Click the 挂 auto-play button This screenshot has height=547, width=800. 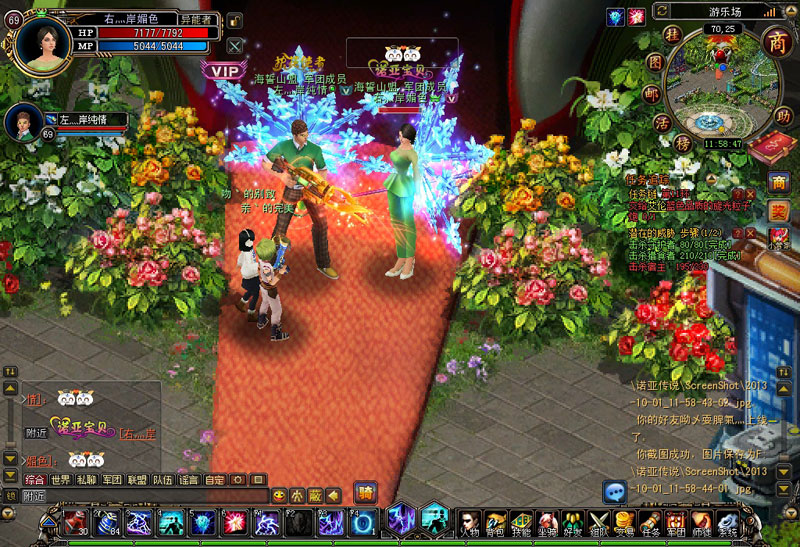pyautogui.click(x=672, y=35)
